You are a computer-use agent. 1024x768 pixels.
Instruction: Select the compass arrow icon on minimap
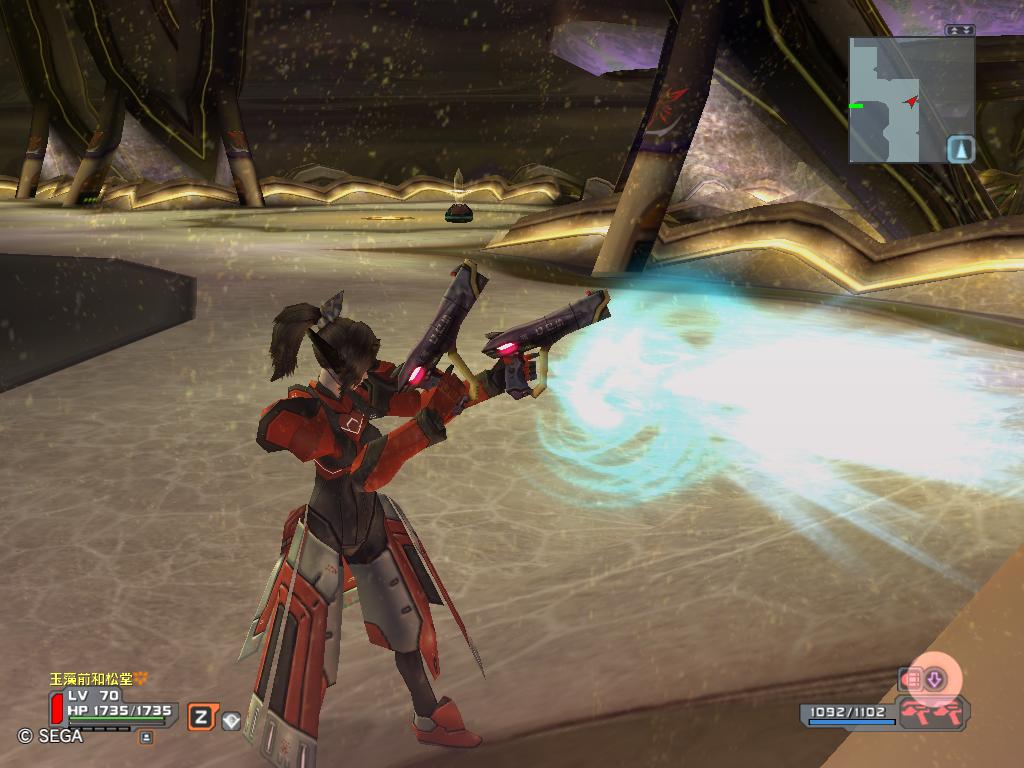(x=961, y=149)
